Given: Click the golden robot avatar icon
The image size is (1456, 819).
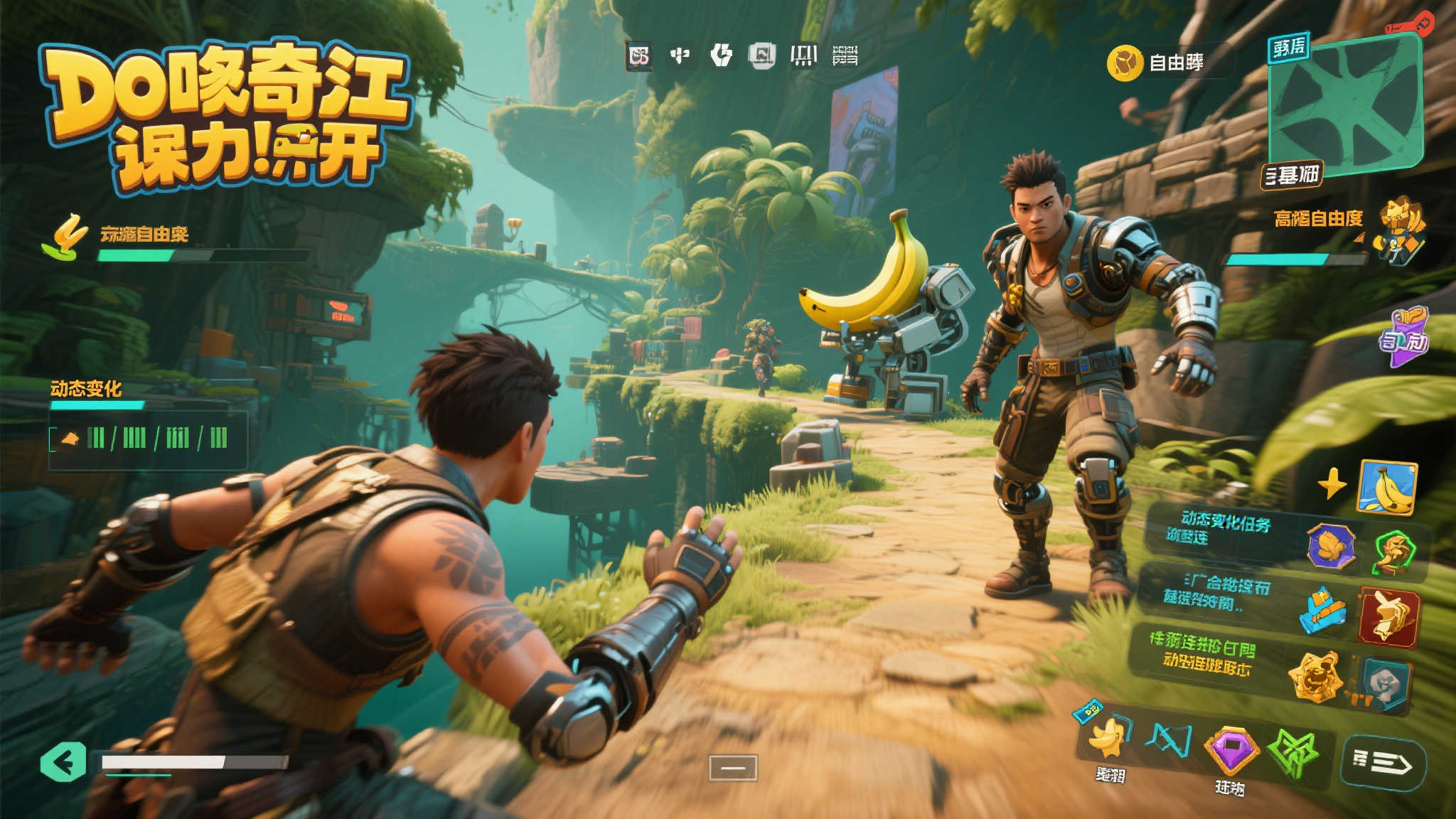Looking at the screenshot, I should [x=1398, y=229].
